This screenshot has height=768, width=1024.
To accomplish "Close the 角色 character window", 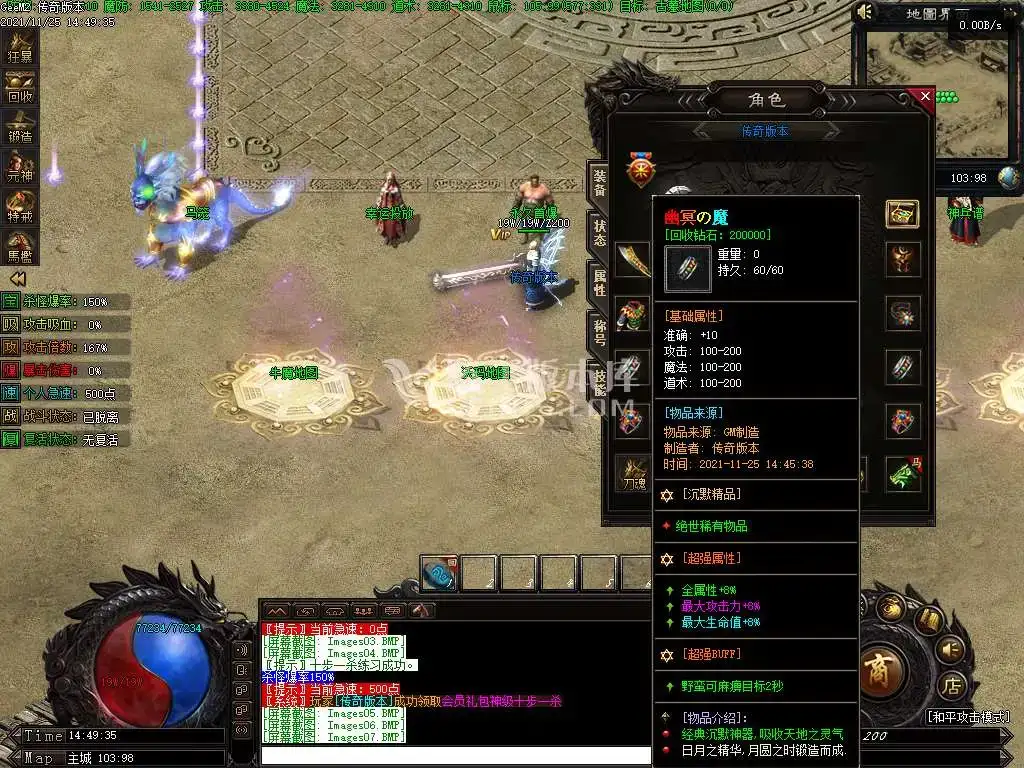I will click(x=925, y=97).
